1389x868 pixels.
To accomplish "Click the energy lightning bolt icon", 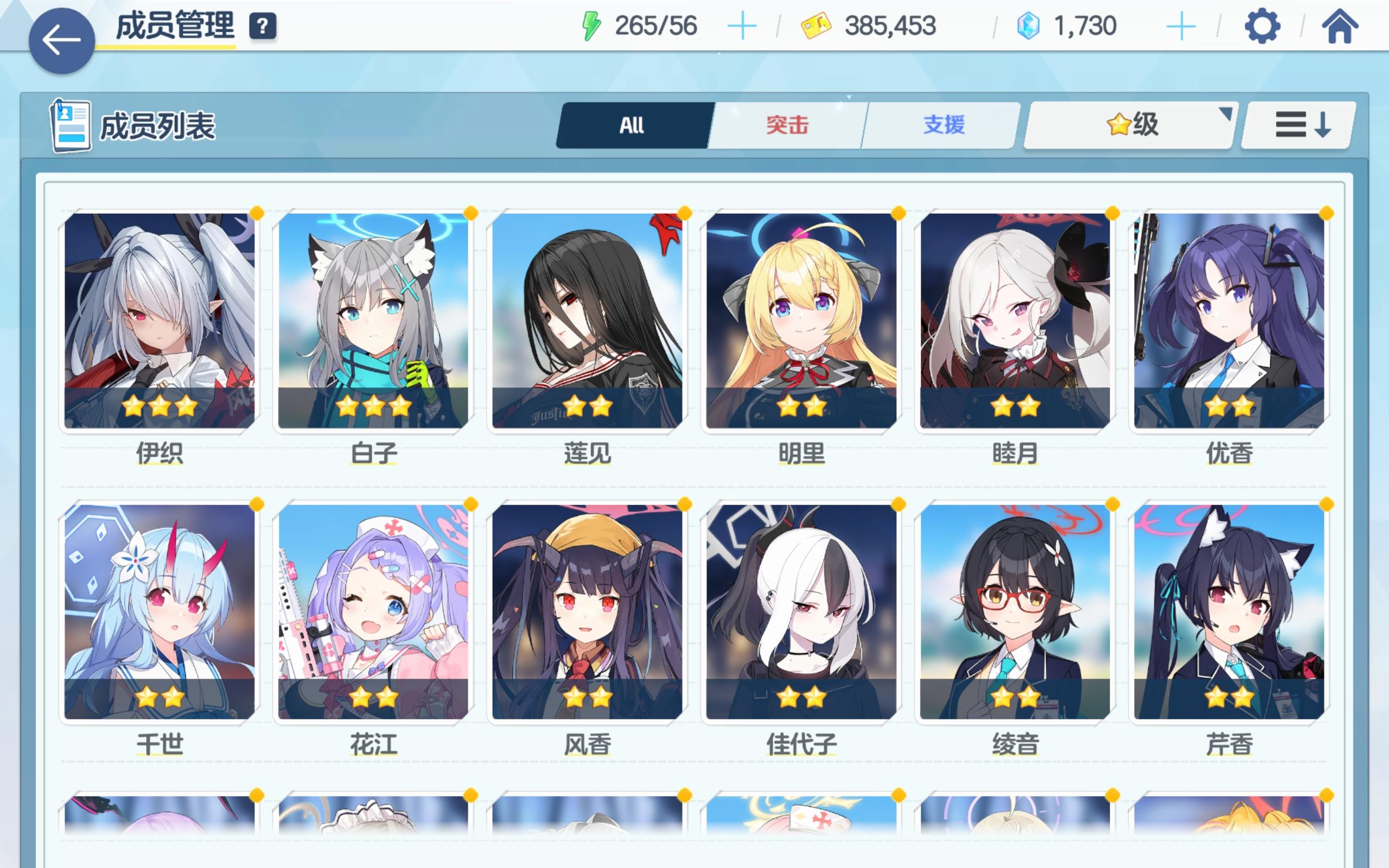I will click(x=591, y=25).
